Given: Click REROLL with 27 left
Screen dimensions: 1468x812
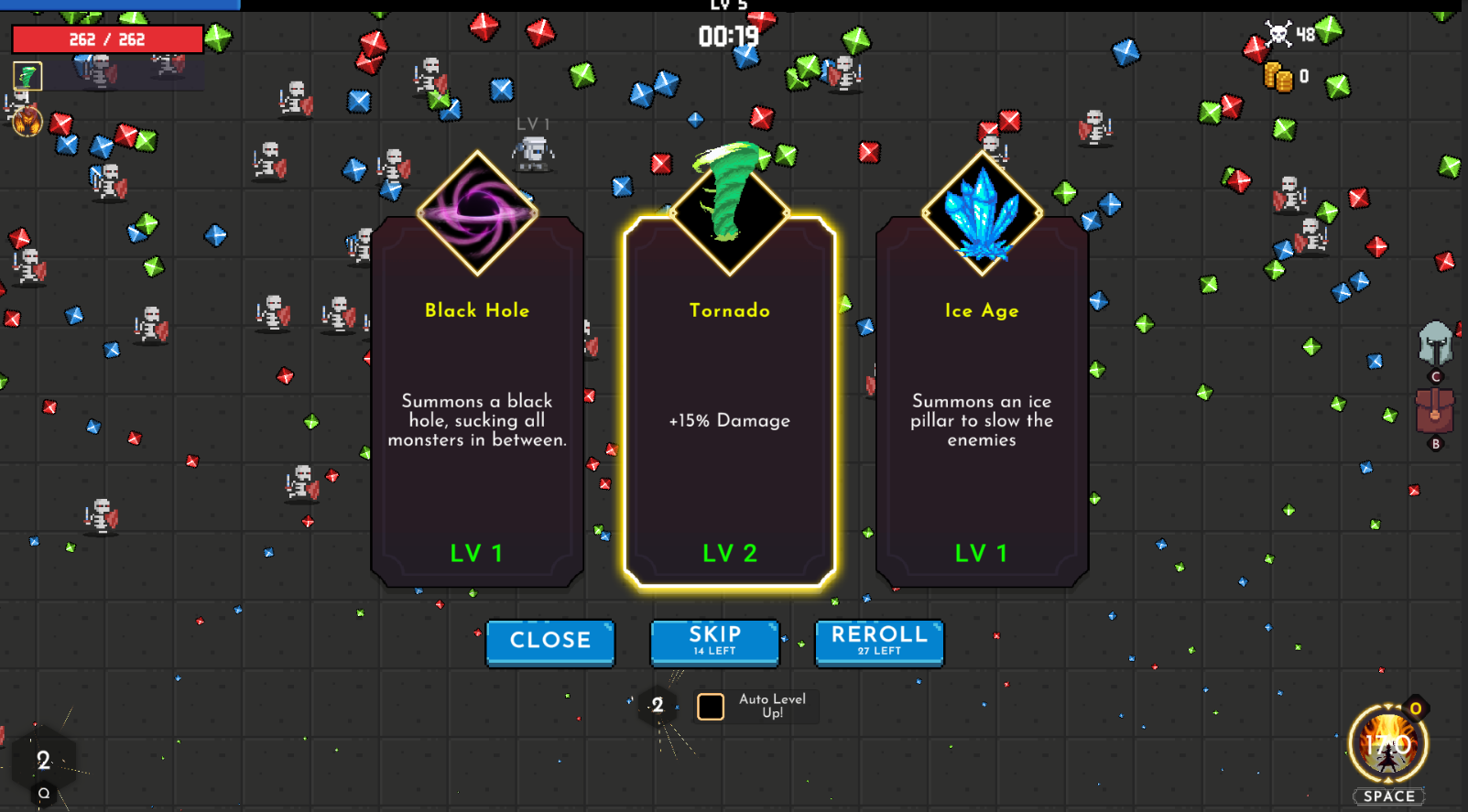Looking at the screenshot, I should 878,641.
